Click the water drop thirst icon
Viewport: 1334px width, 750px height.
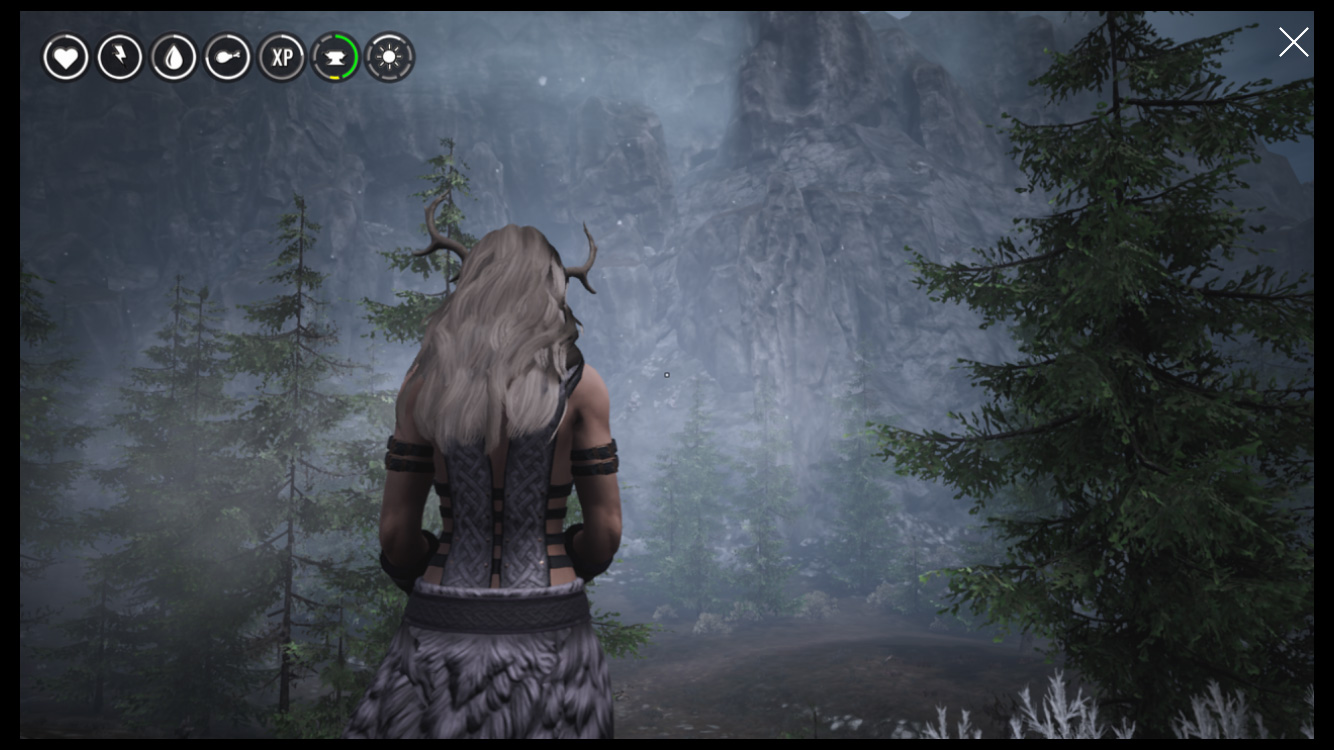[x=174, y=58]
